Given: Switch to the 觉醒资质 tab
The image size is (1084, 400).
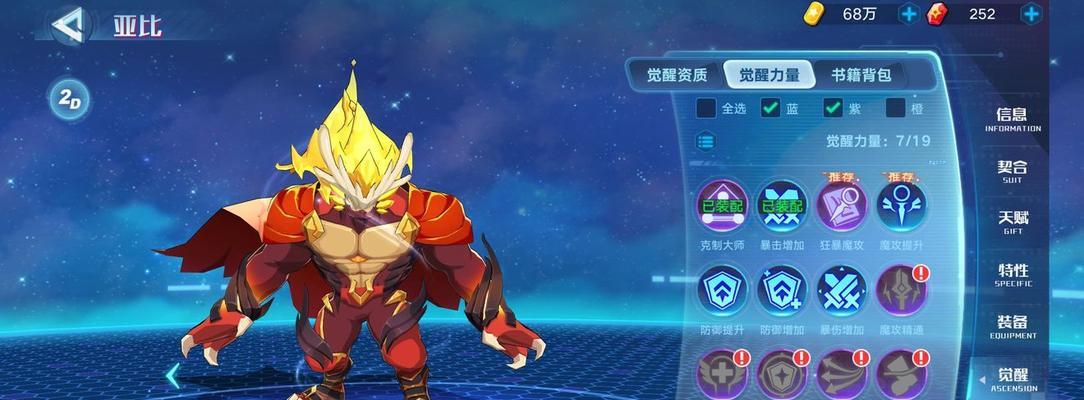Looking at the screenshot, I should [x=677, y=75].
